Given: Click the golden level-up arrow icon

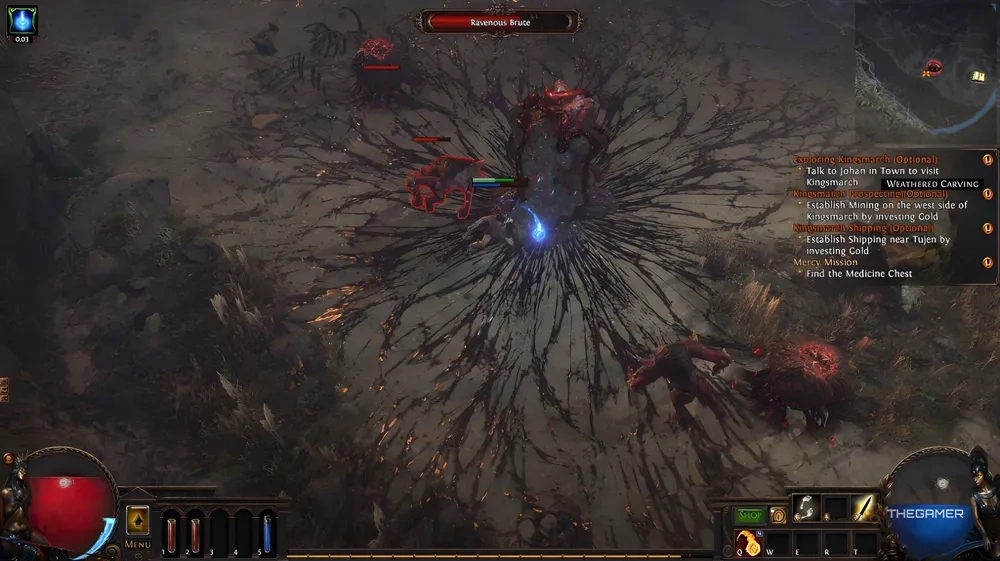Looking at the screenshot, I should click(137, 520).
